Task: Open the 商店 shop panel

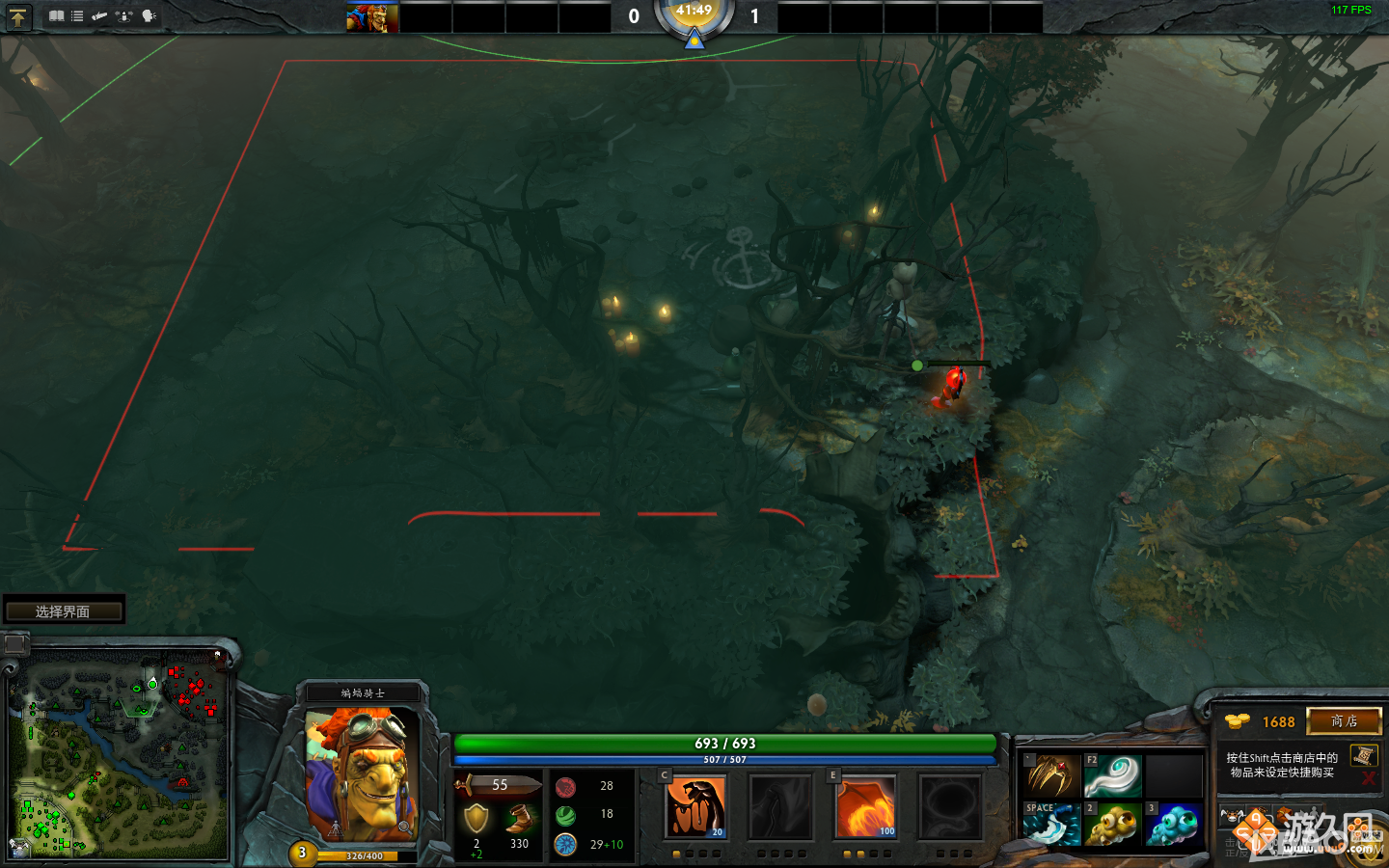Action: point(1345,721)
